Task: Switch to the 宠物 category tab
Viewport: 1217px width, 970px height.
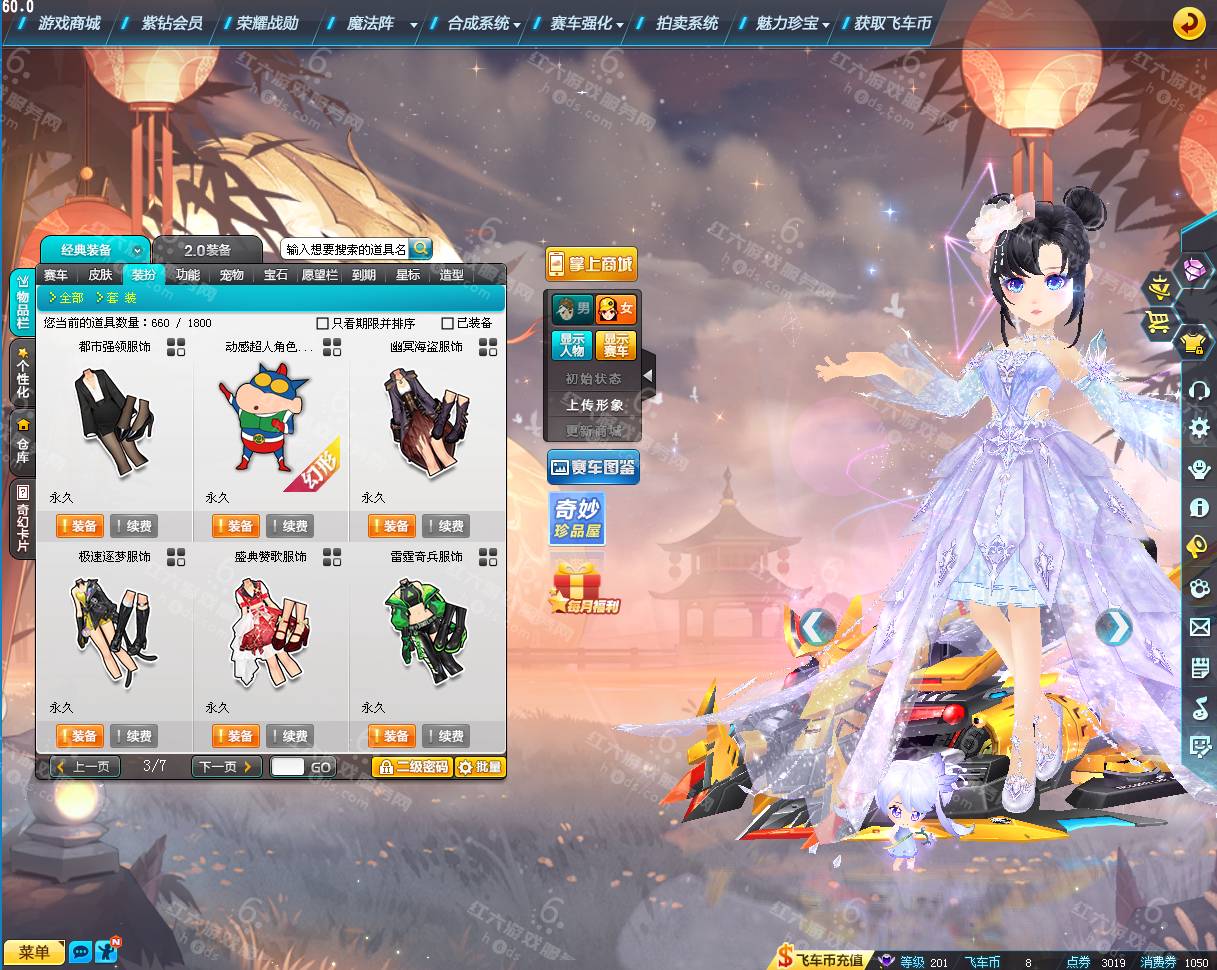Action: point(232,275)
